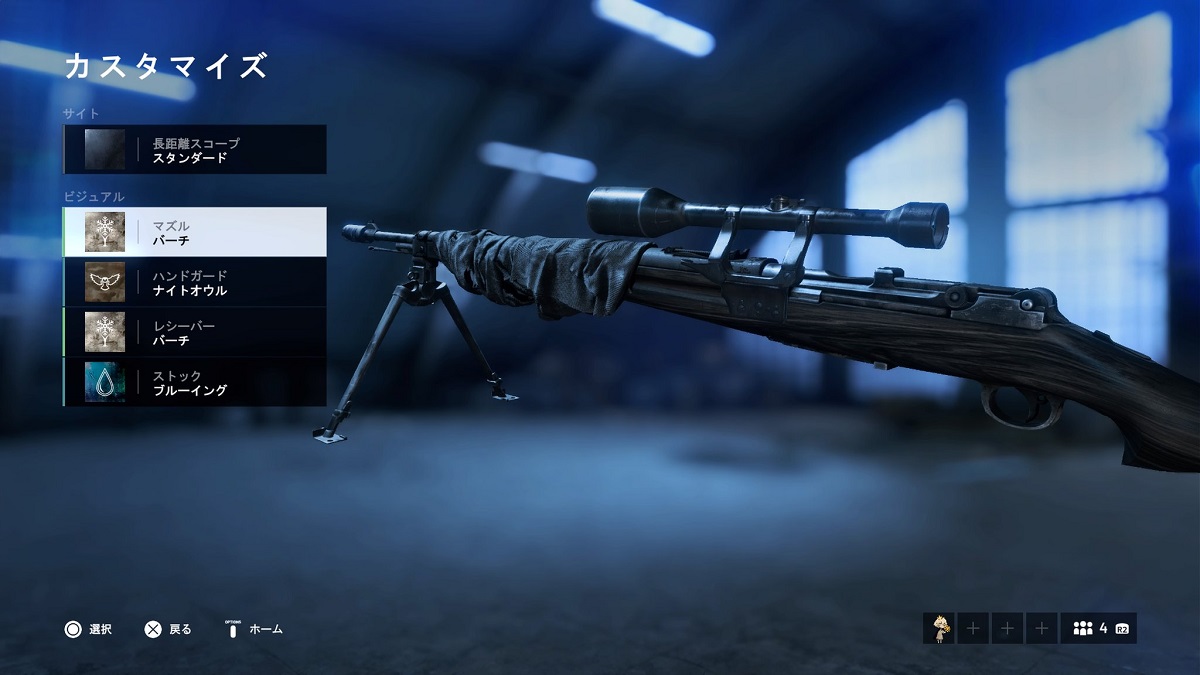
Task: Open the レシーバー receiver skin row
Action: (195, 332)
